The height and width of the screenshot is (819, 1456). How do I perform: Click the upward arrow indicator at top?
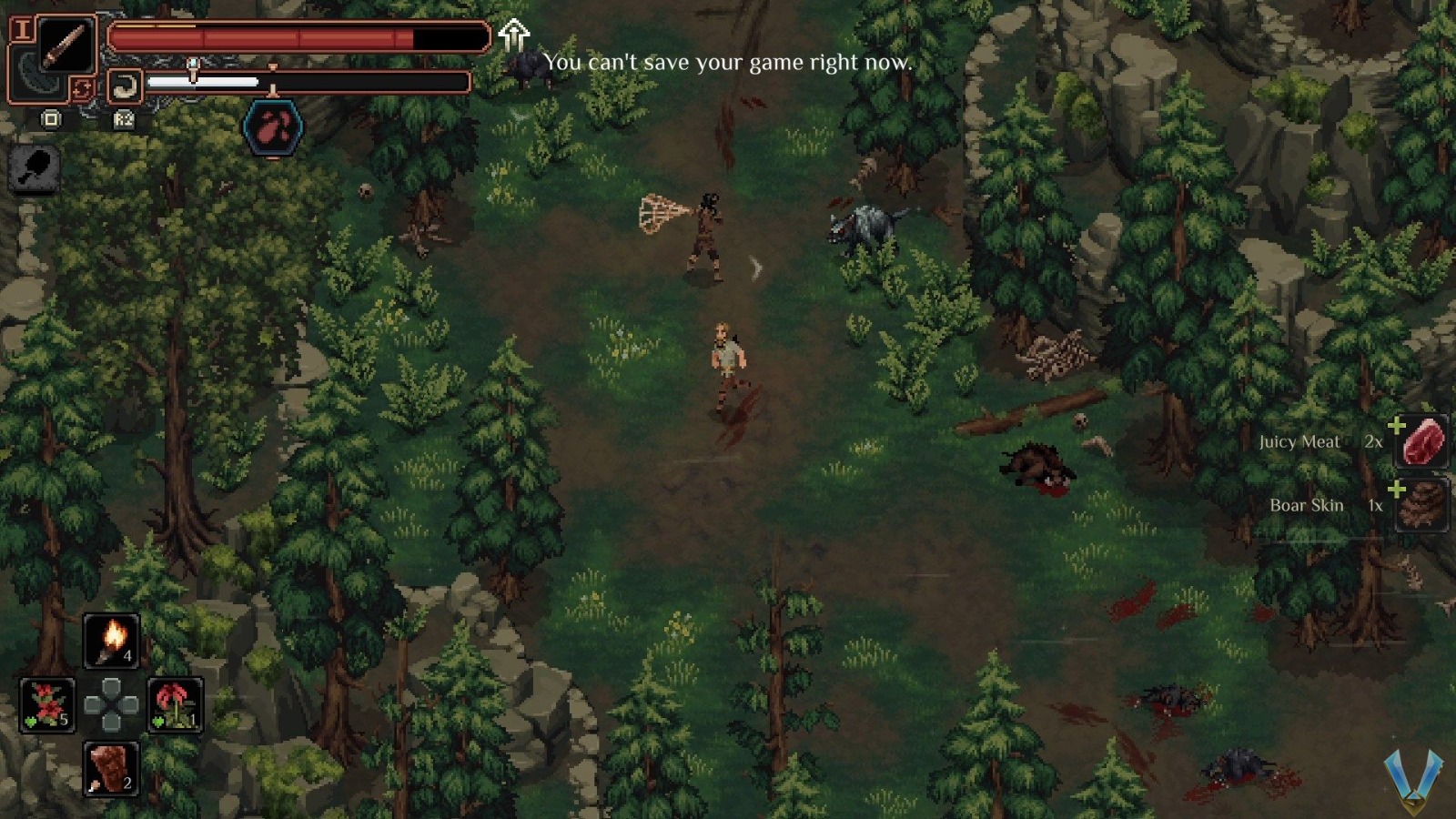click(x=513, y=35)
